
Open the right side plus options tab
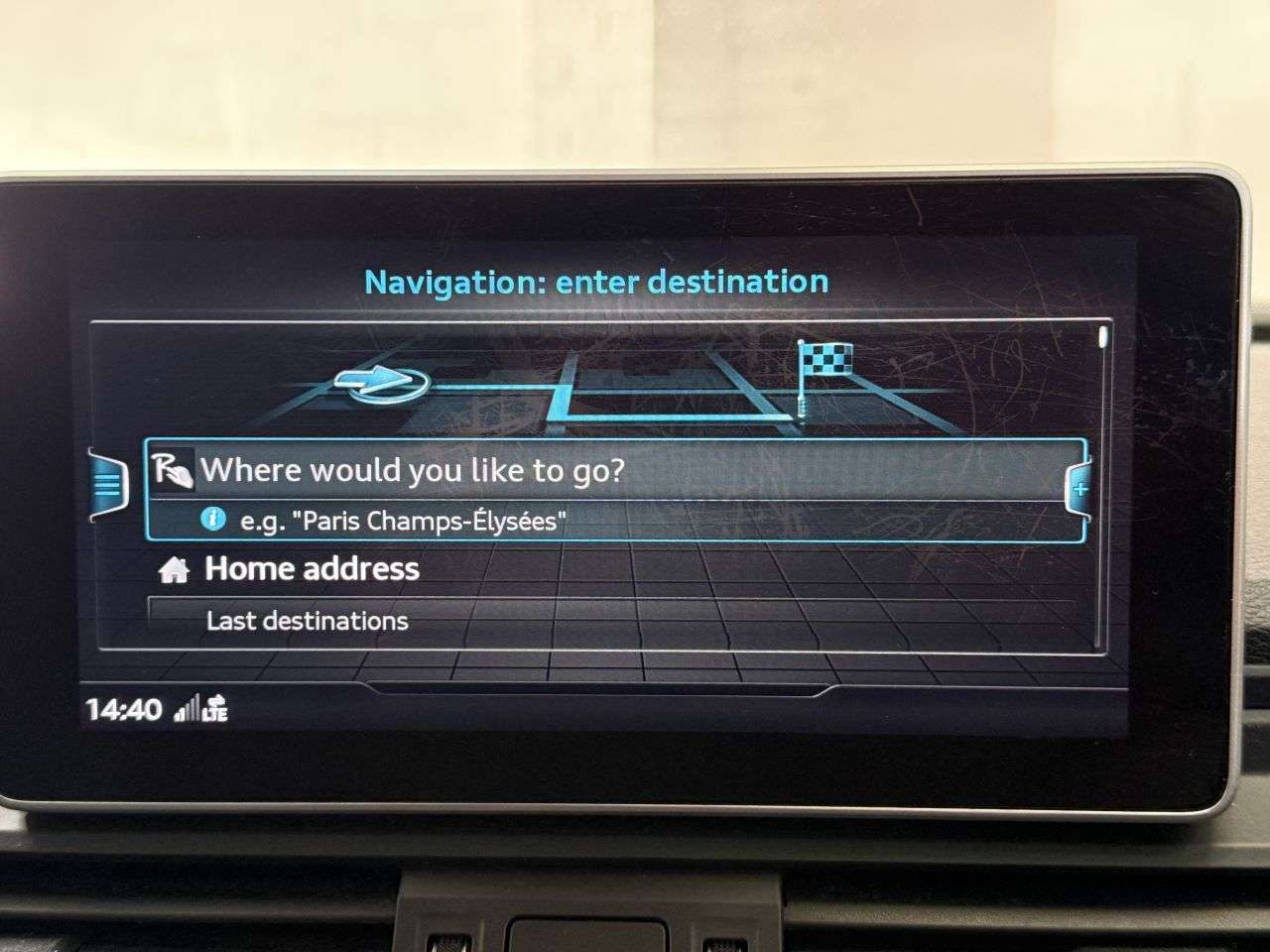[1079, 489]
